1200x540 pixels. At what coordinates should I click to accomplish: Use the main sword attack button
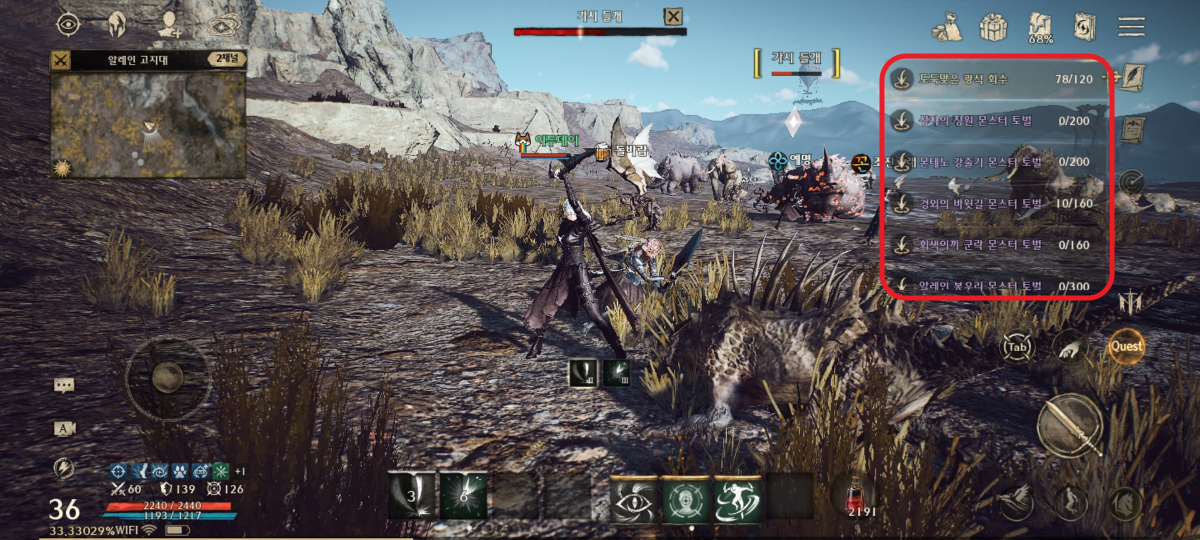tap(1069, 426)
